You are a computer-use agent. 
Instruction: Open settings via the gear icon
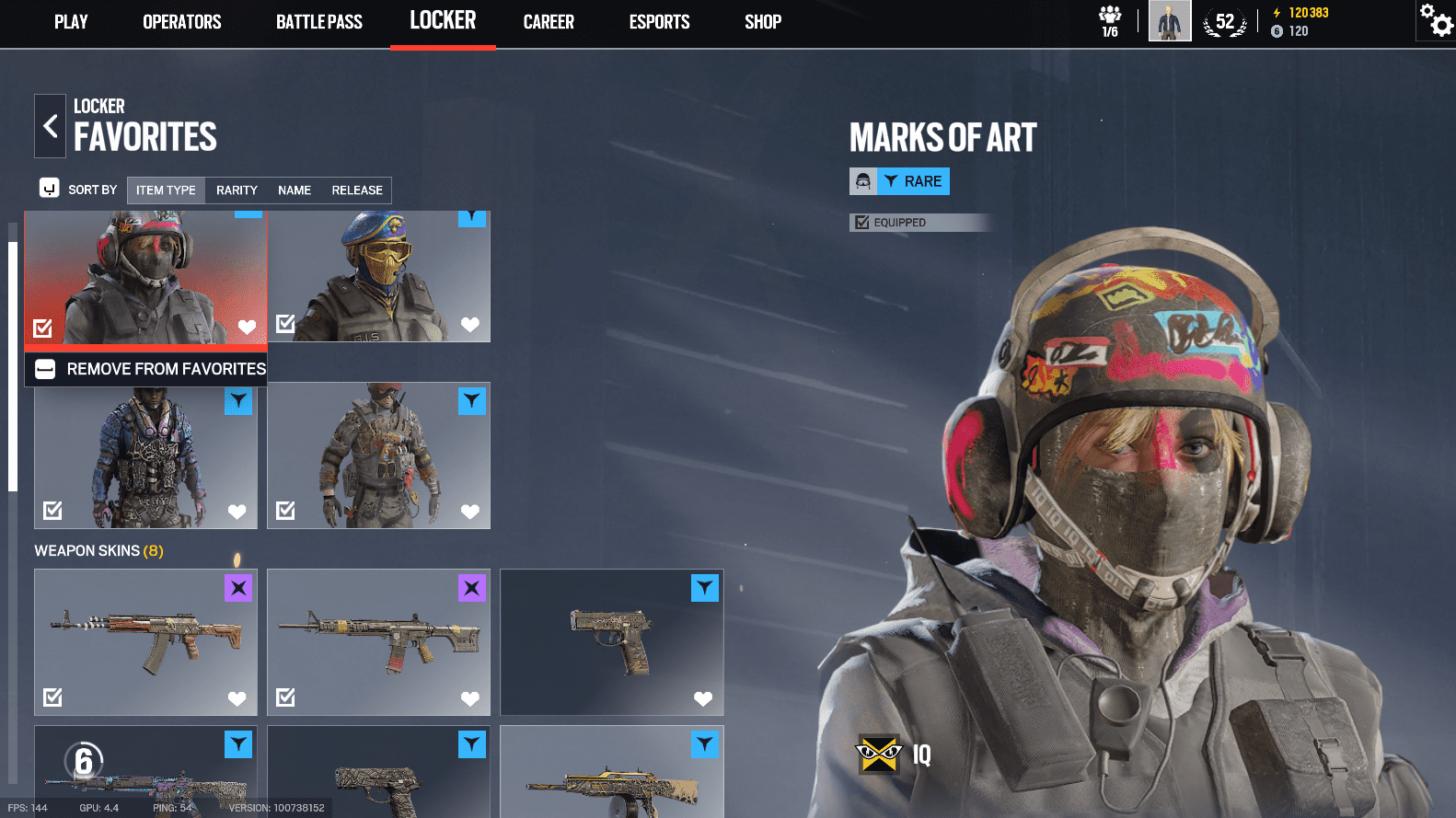point(1436,20)
